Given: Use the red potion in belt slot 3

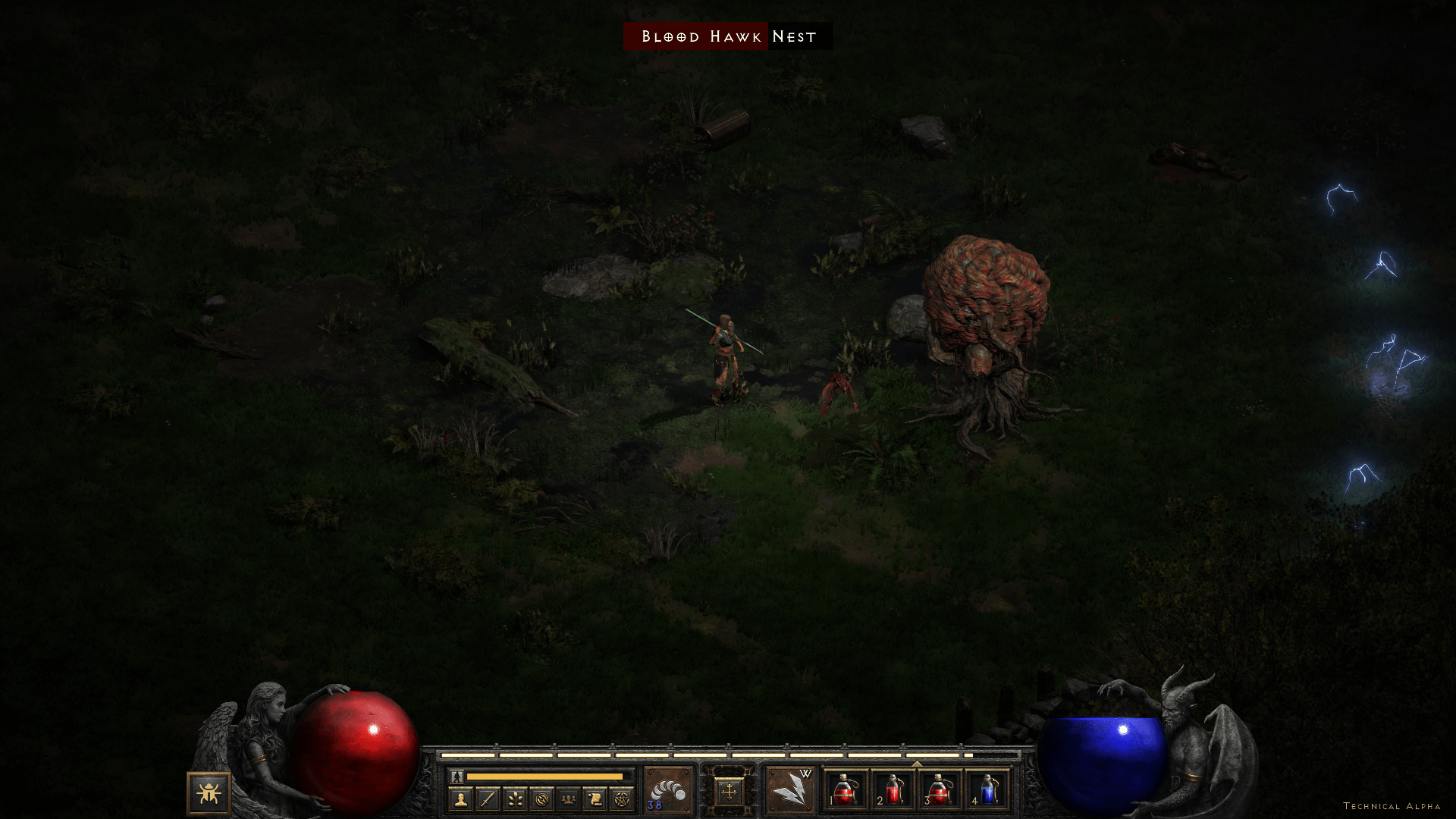Looking at the screenshot, I should [940, 791].
